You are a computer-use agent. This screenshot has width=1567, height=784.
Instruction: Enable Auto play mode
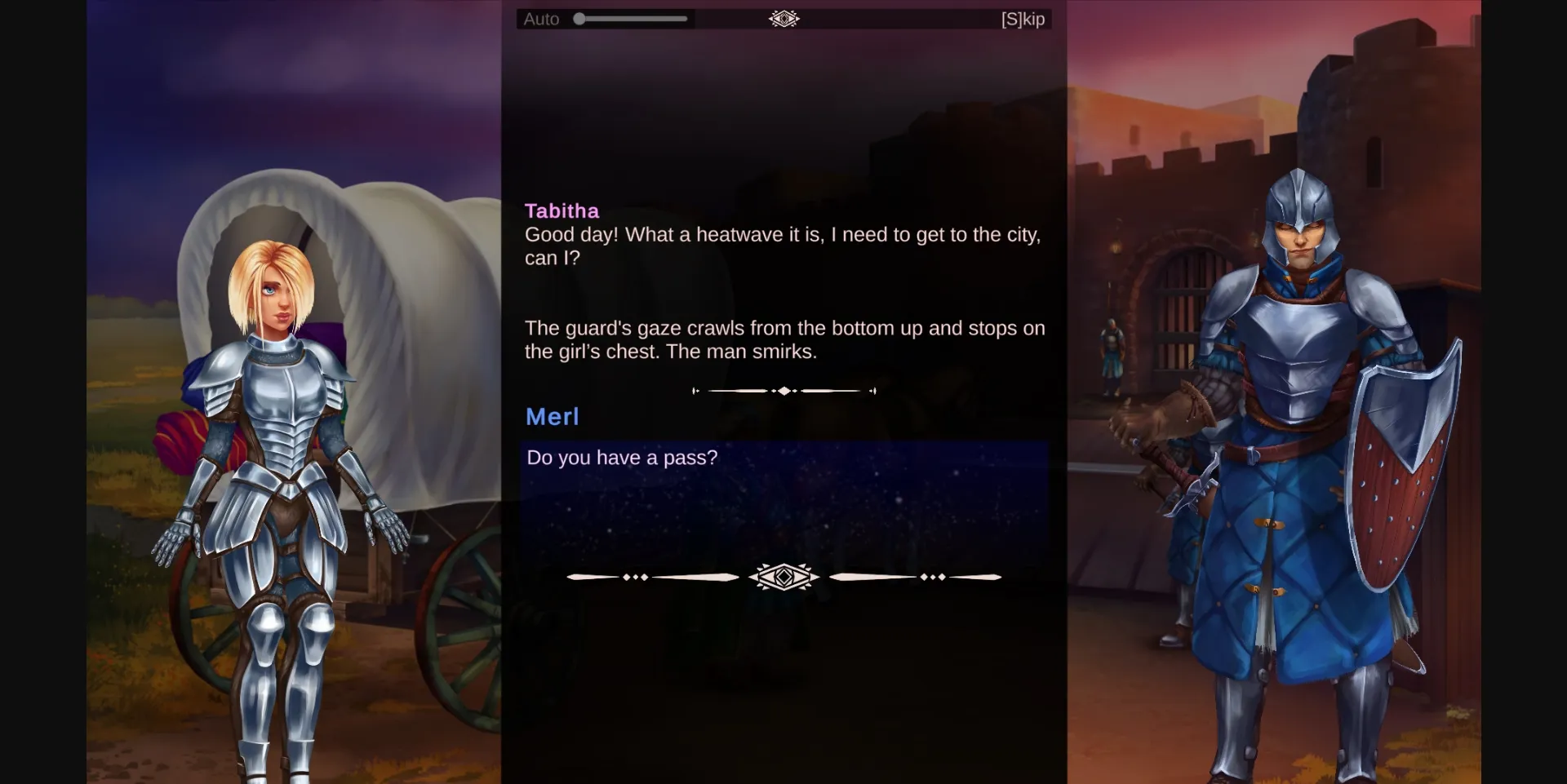point(579,17)
